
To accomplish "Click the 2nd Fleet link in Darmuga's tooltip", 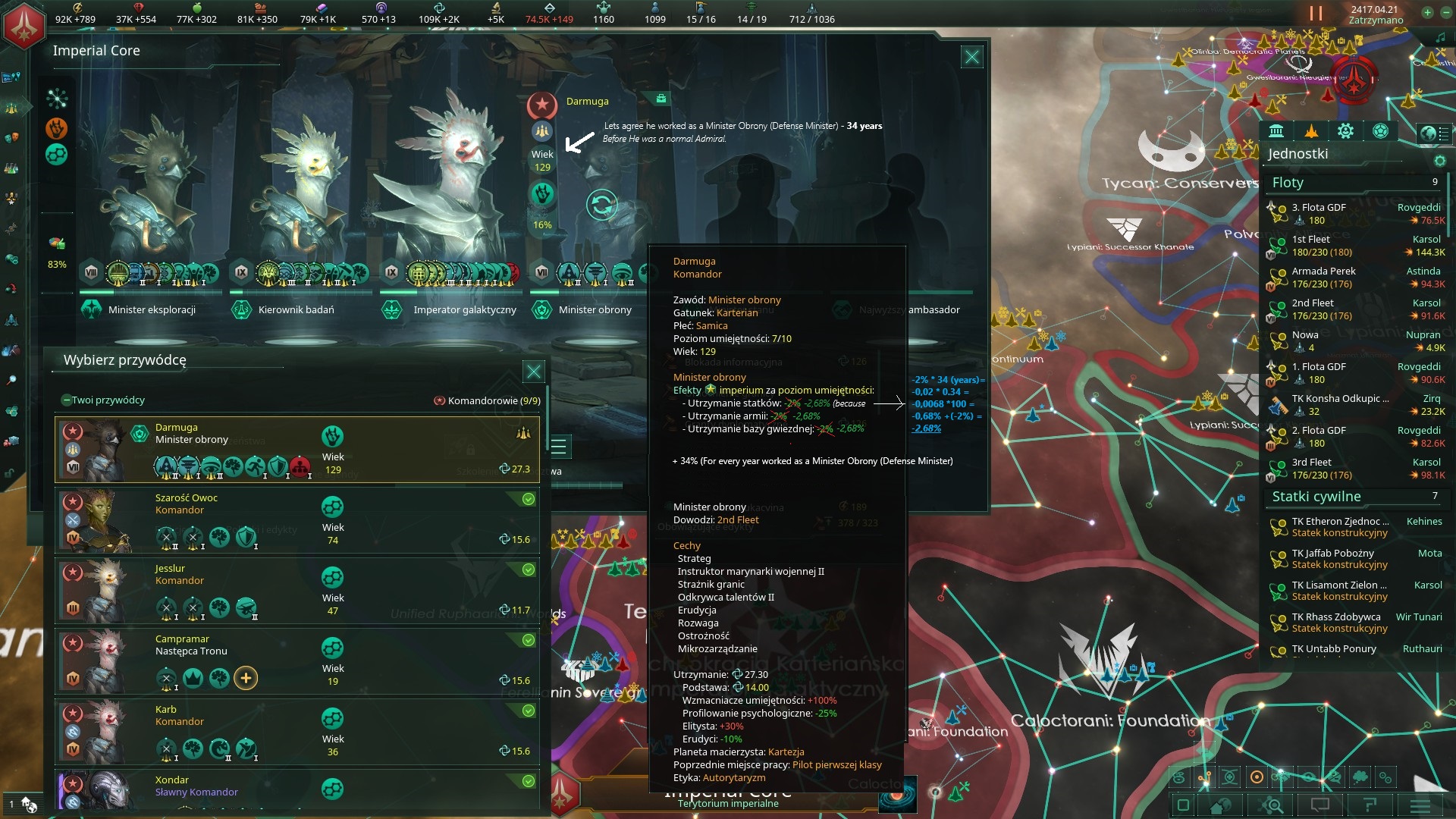I will point(738,519).
